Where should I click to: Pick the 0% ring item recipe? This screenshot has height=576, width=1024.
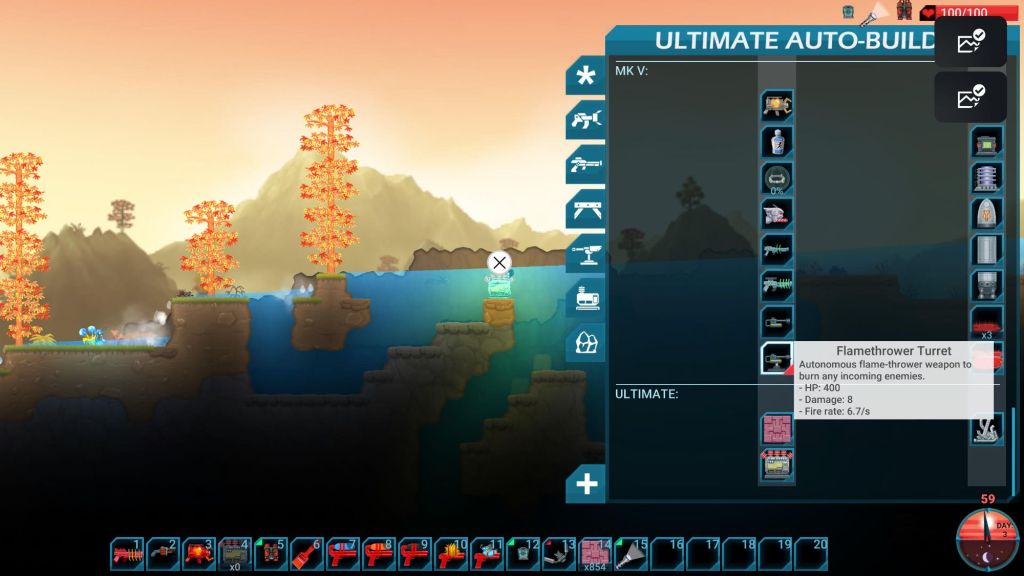coord(776,178)
